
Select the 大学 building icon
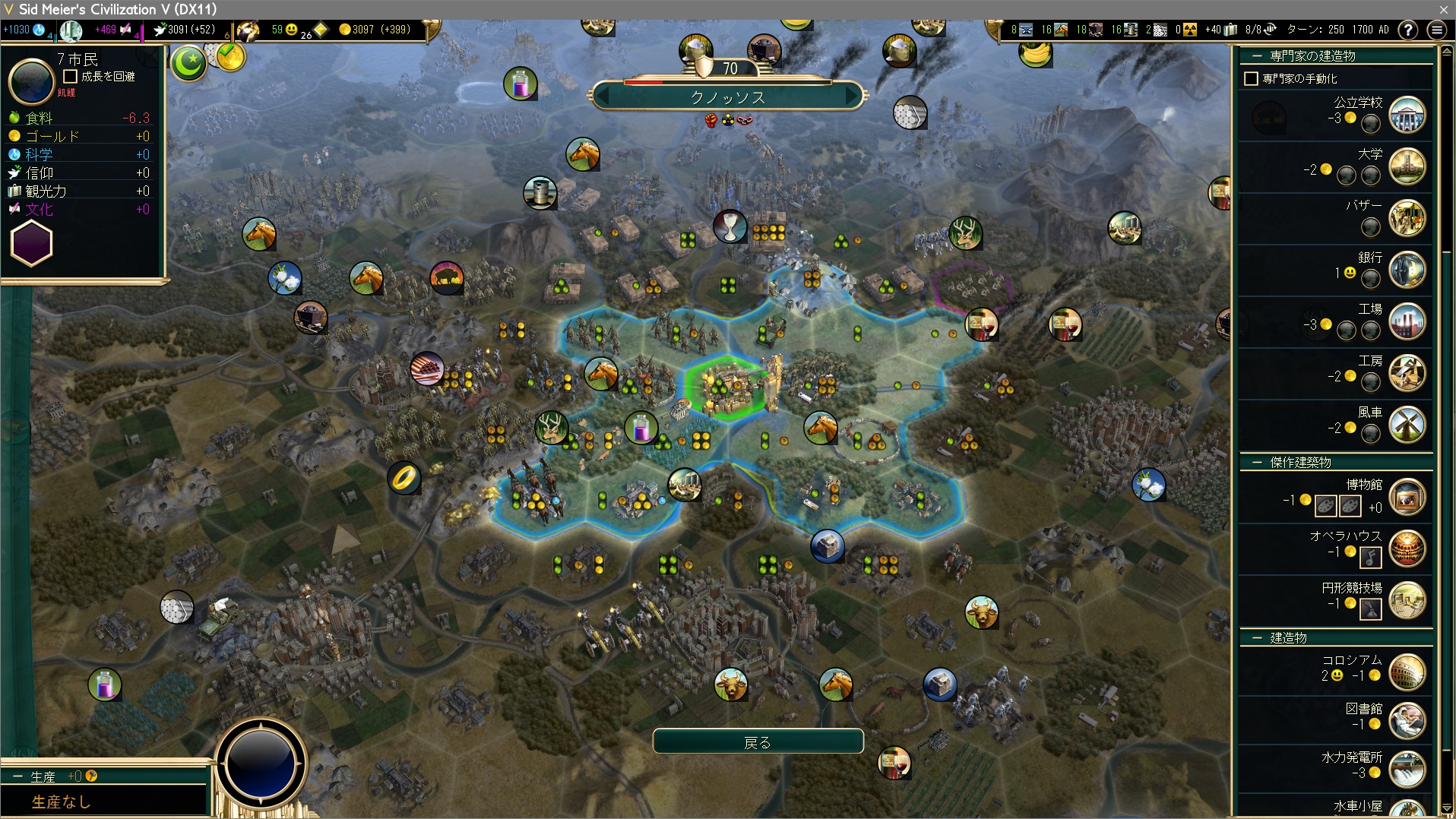click(x=1407, y=166)
